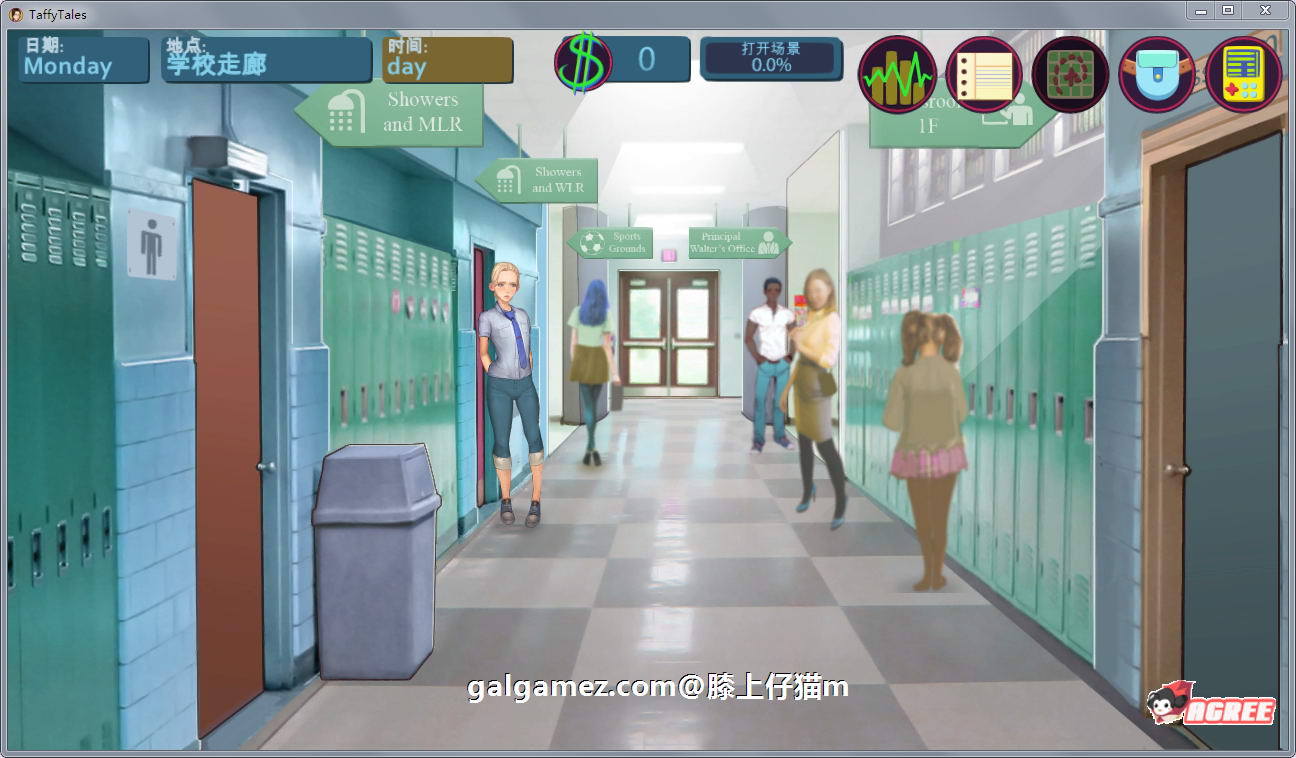Open the backpack inventory icon
This screenshot has width=1296, height=758.
pyautogui.click(x=1157, y=74)
